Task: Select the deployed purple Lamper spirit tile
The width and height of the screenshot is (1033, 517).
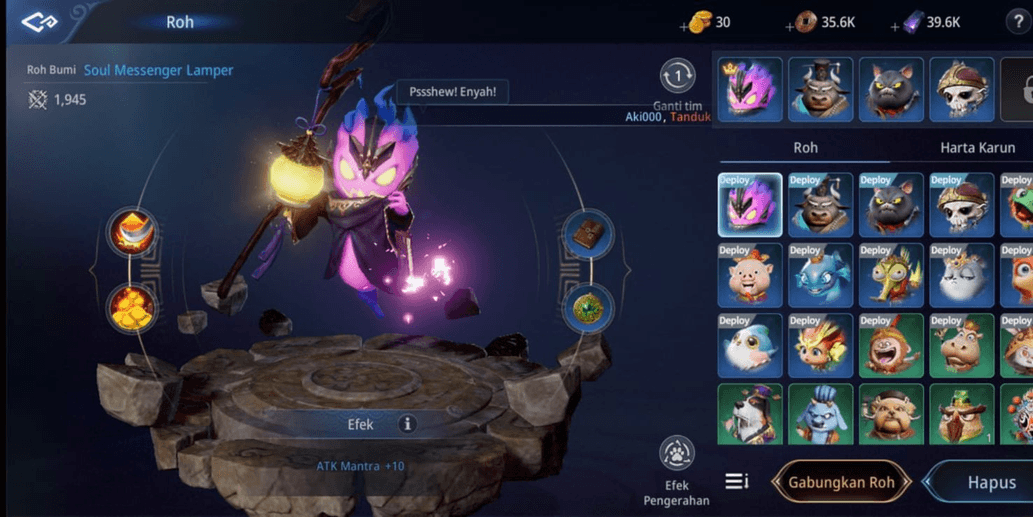Action: click(750, 205)
